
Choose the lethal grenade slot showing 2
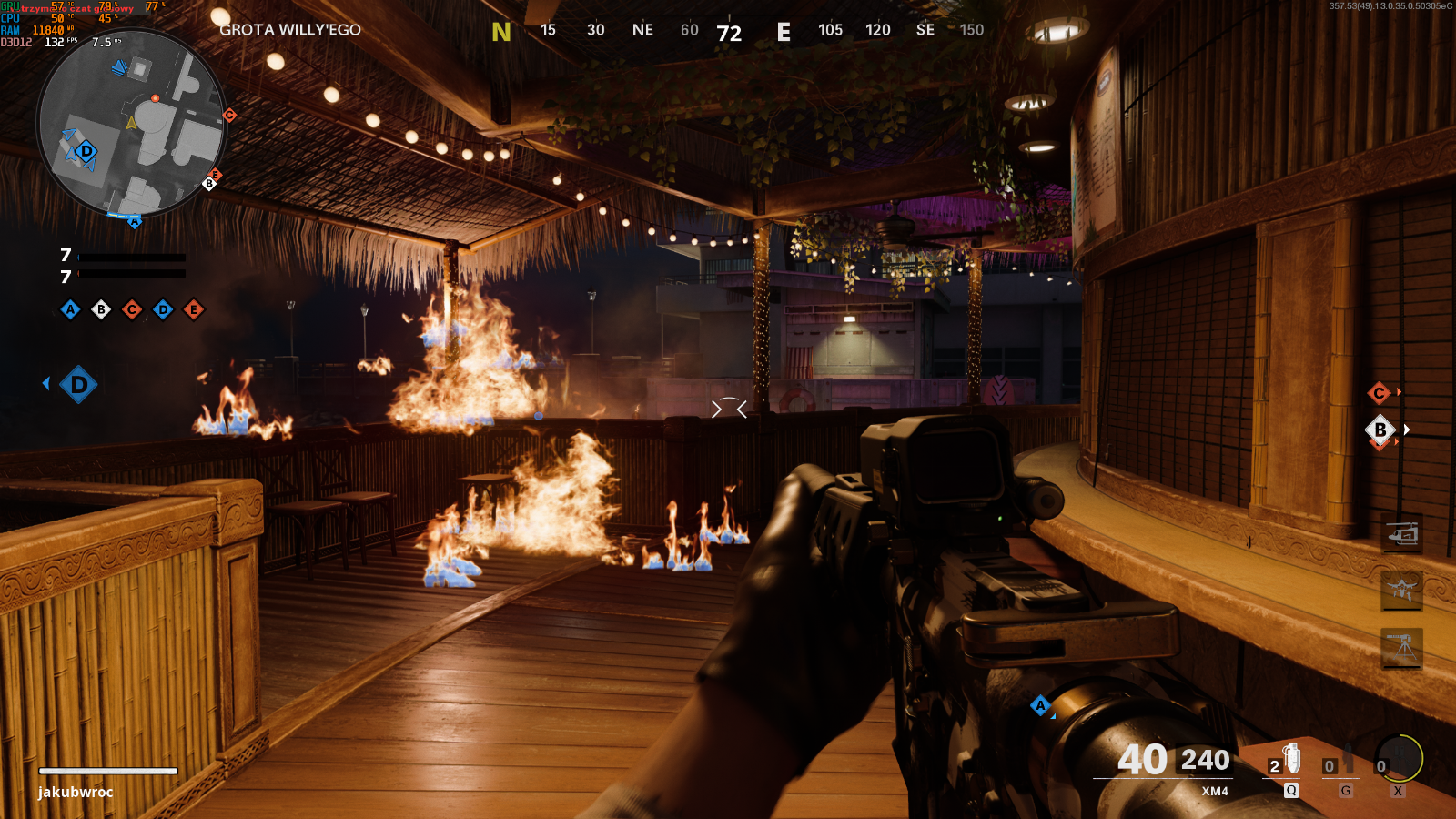click(x=1286, y=761)
